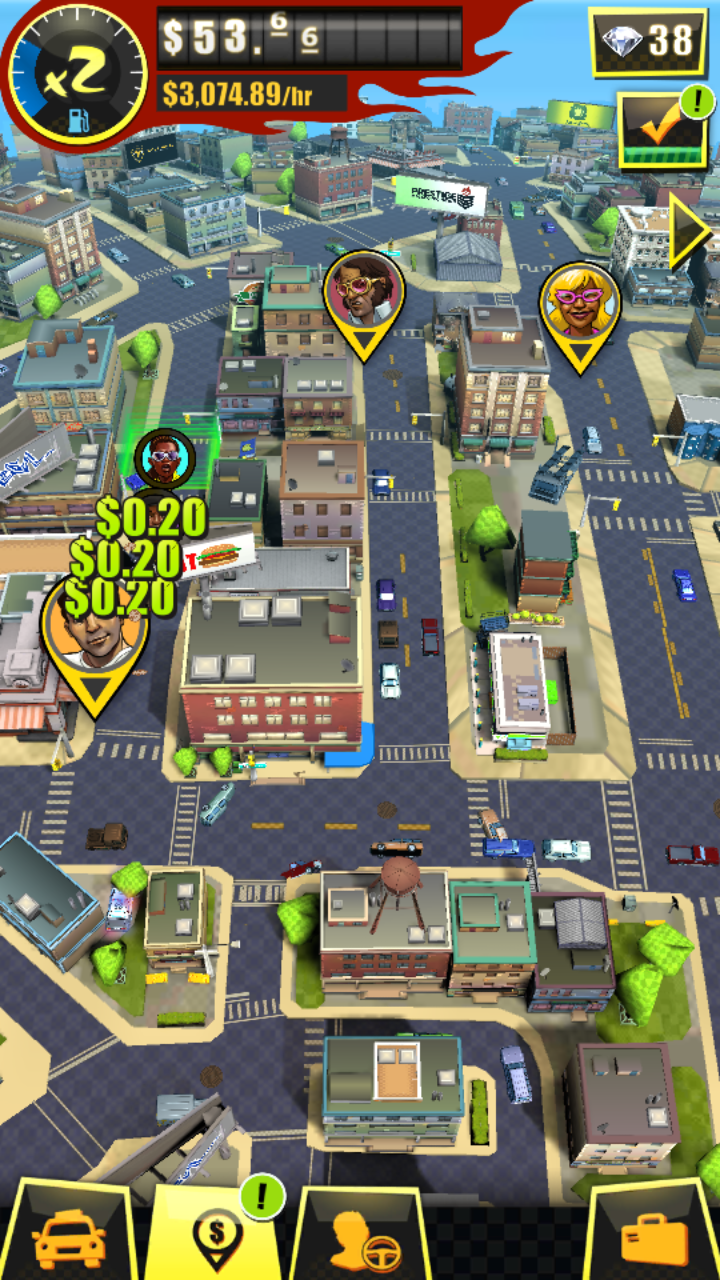Open the checkmark missions button
Viewport: 720px width, 1280px height.
(x=662, y=129)
